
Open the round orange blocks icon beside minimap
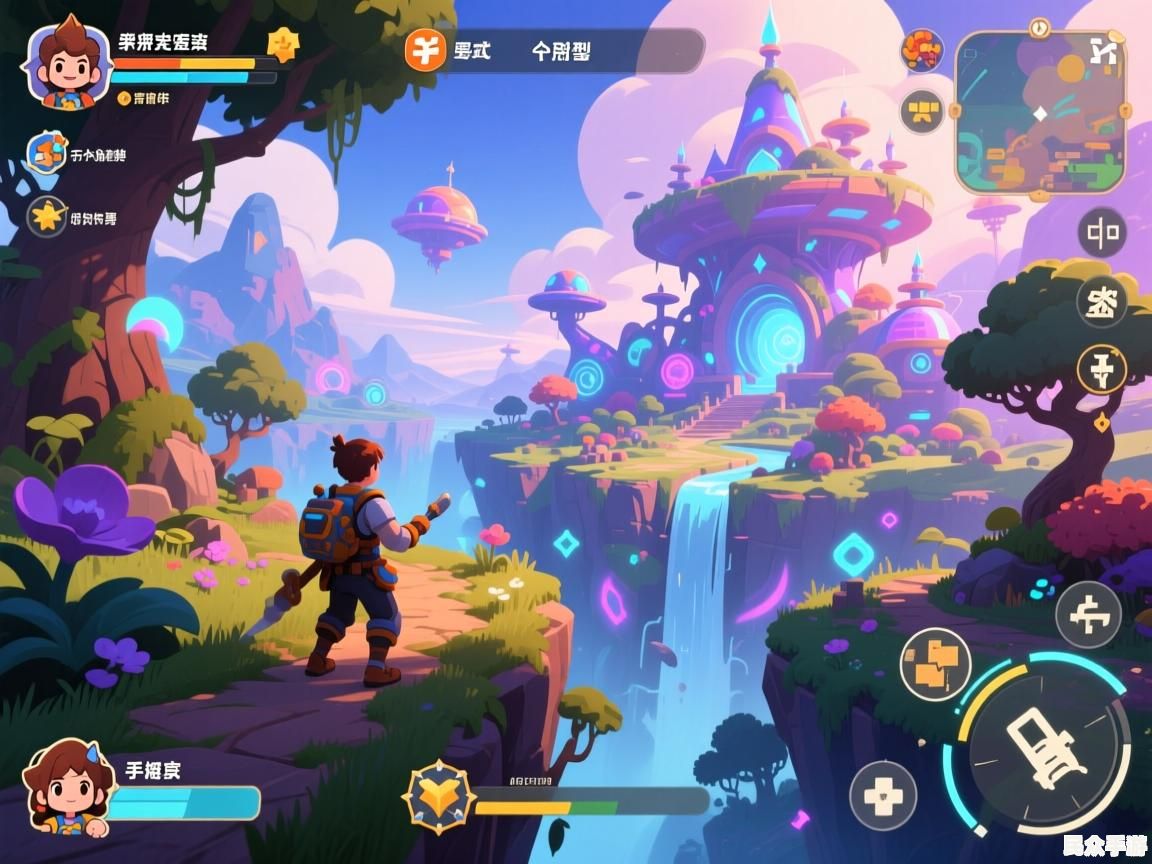(922, 51)
